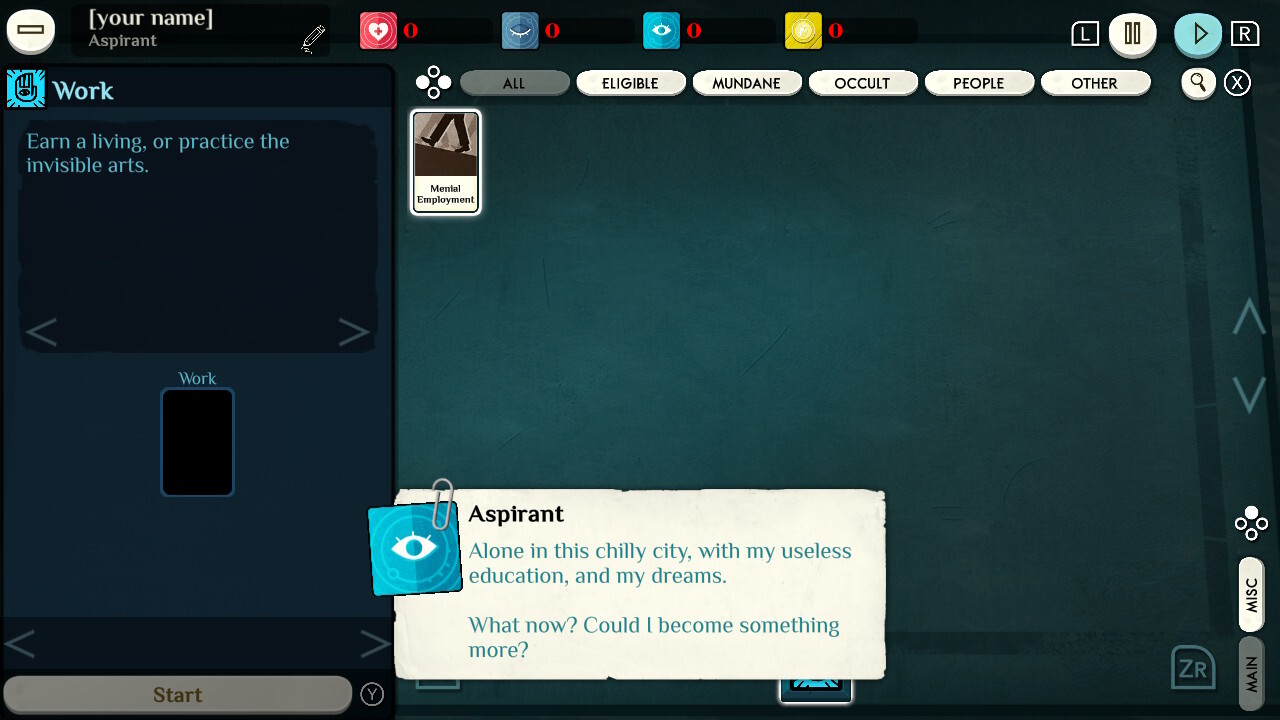Switch to the ELIGIBLE card filter

(x=630, y=83)
